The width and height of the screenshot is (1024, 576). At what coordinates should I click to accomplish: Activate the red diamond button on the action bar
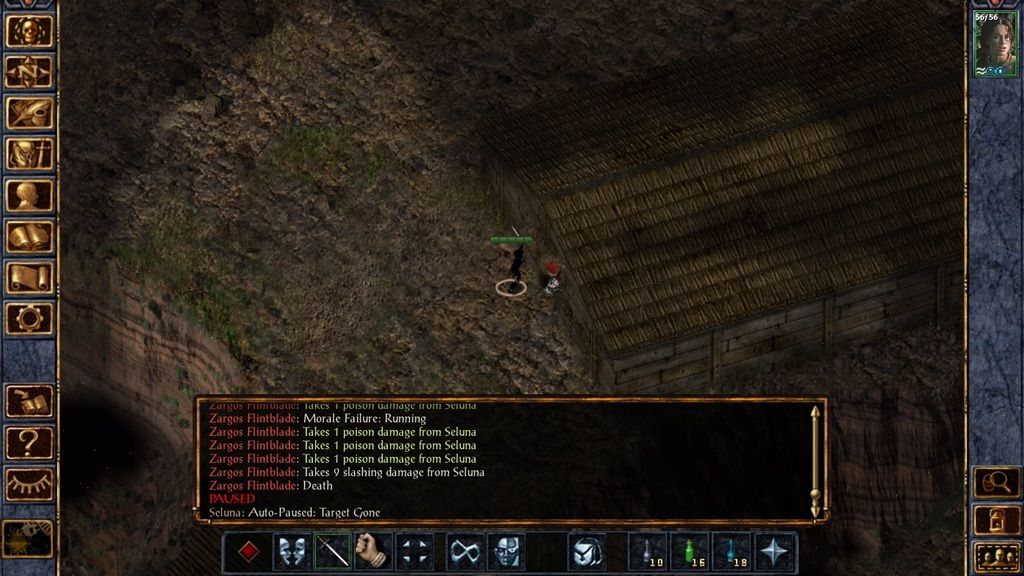250,552
